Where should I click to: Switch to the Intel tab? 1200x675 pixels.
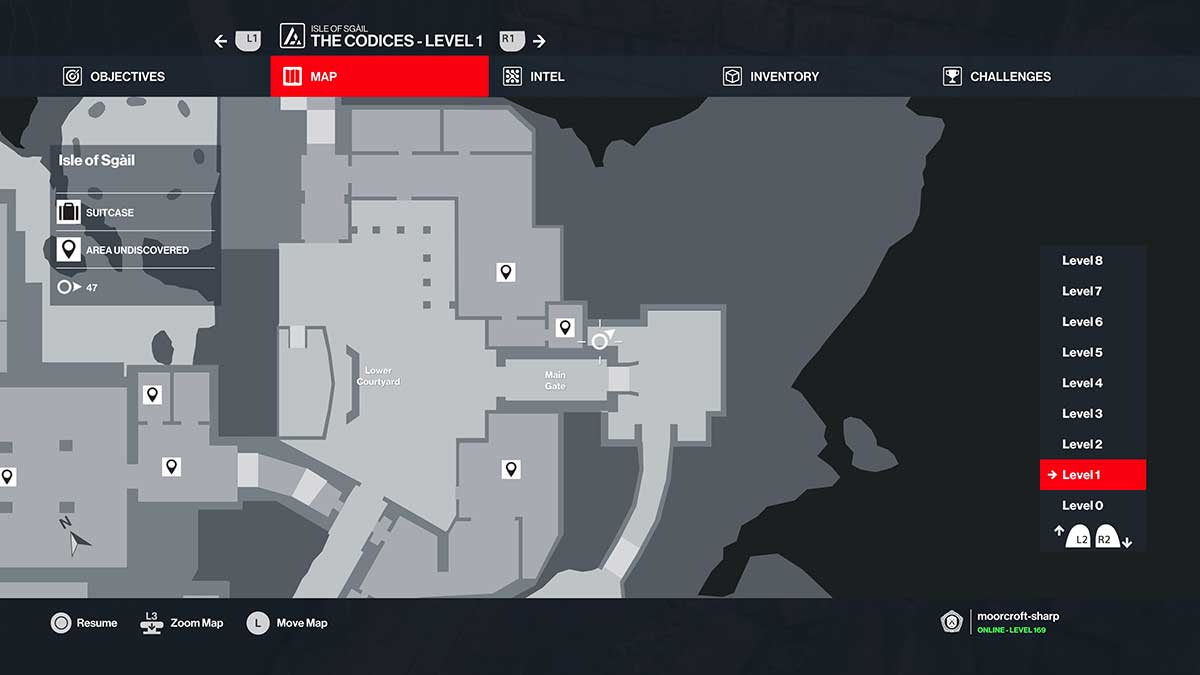534,76
